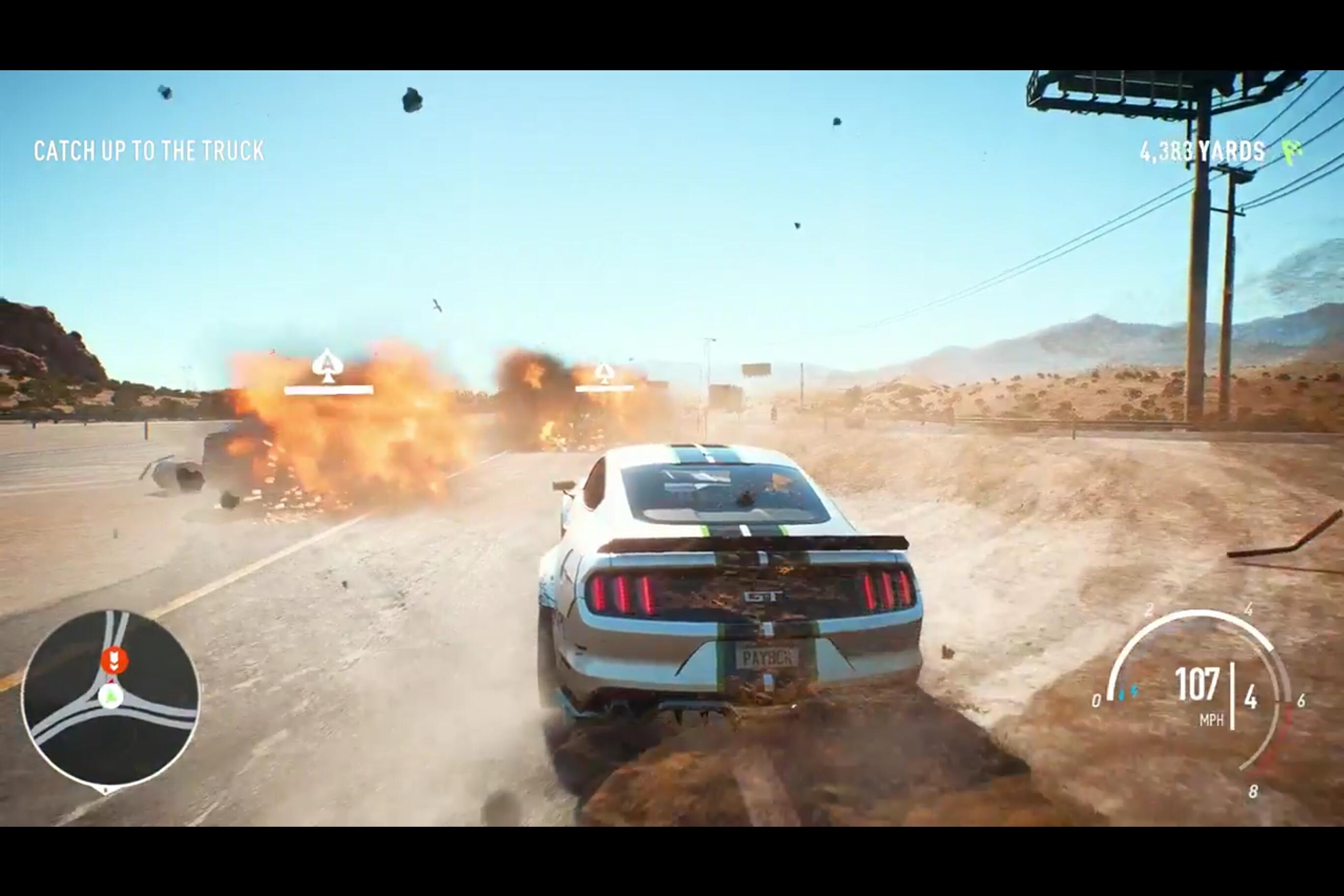Viewport: 1344px width, 896px height.
Task: Select the 'Catch up to the truck' objective
Action: 148,151
